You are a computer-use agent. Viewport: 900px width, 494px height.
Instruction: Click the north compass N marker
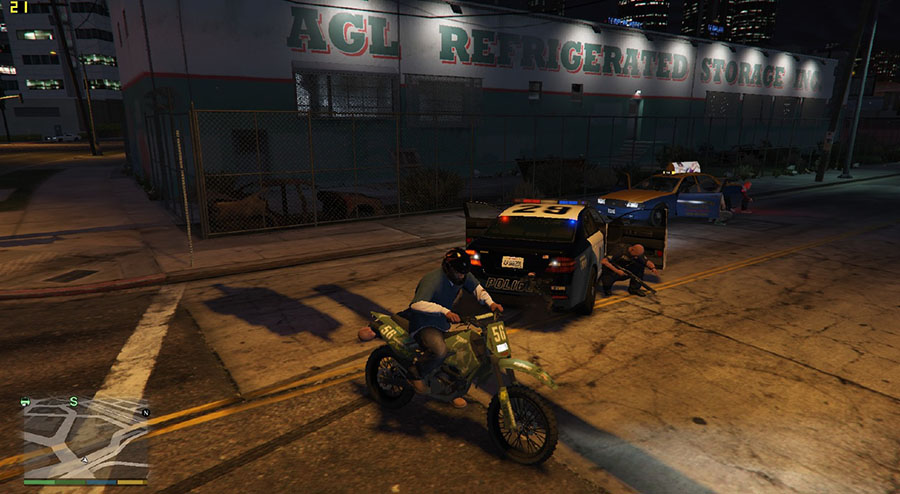pyautogui.click(x=145, y=412)
